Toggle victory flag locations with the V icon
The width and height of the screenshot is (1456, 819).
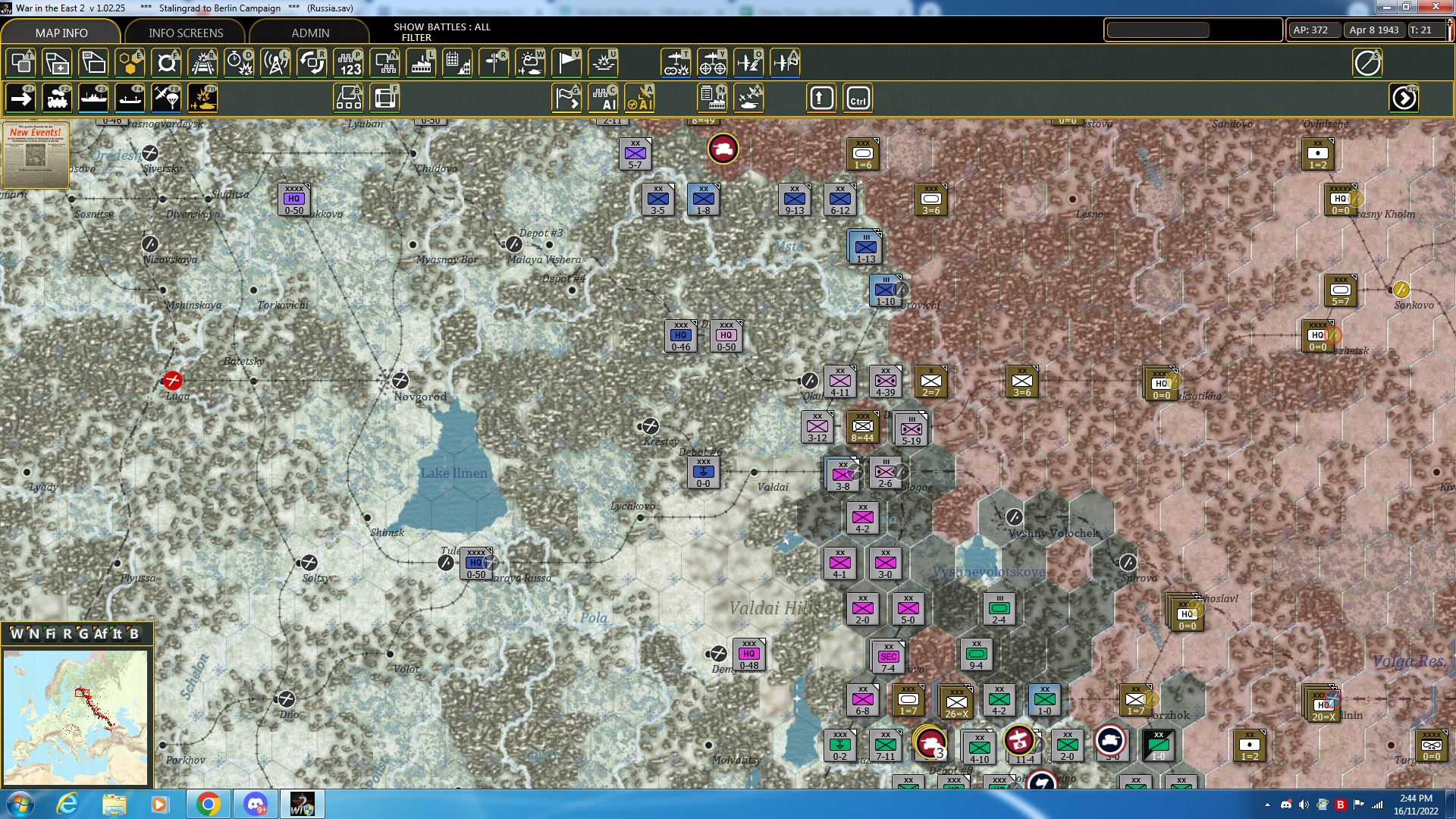(566, 63)
